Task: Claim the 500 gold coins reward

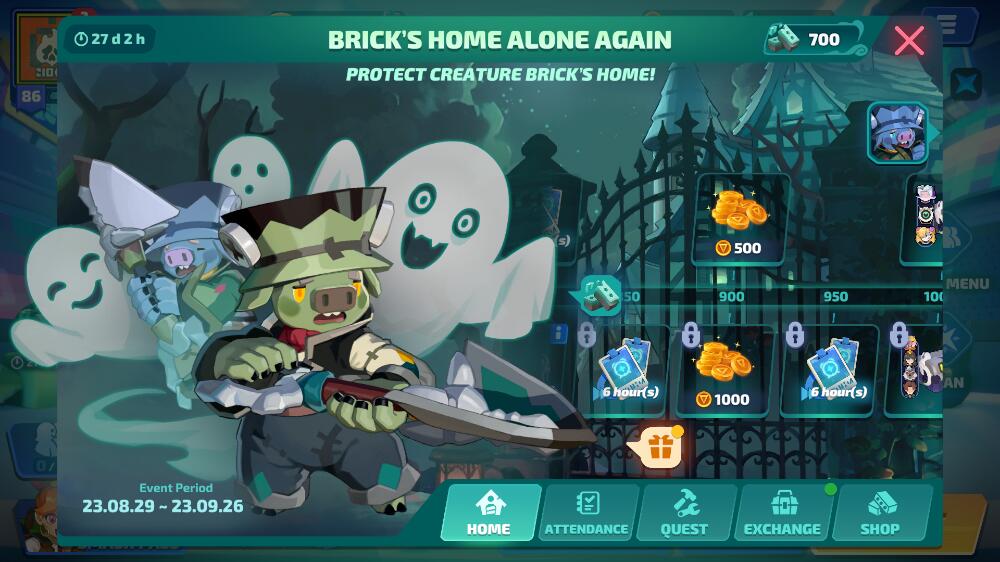Action: tap(740, 220)
